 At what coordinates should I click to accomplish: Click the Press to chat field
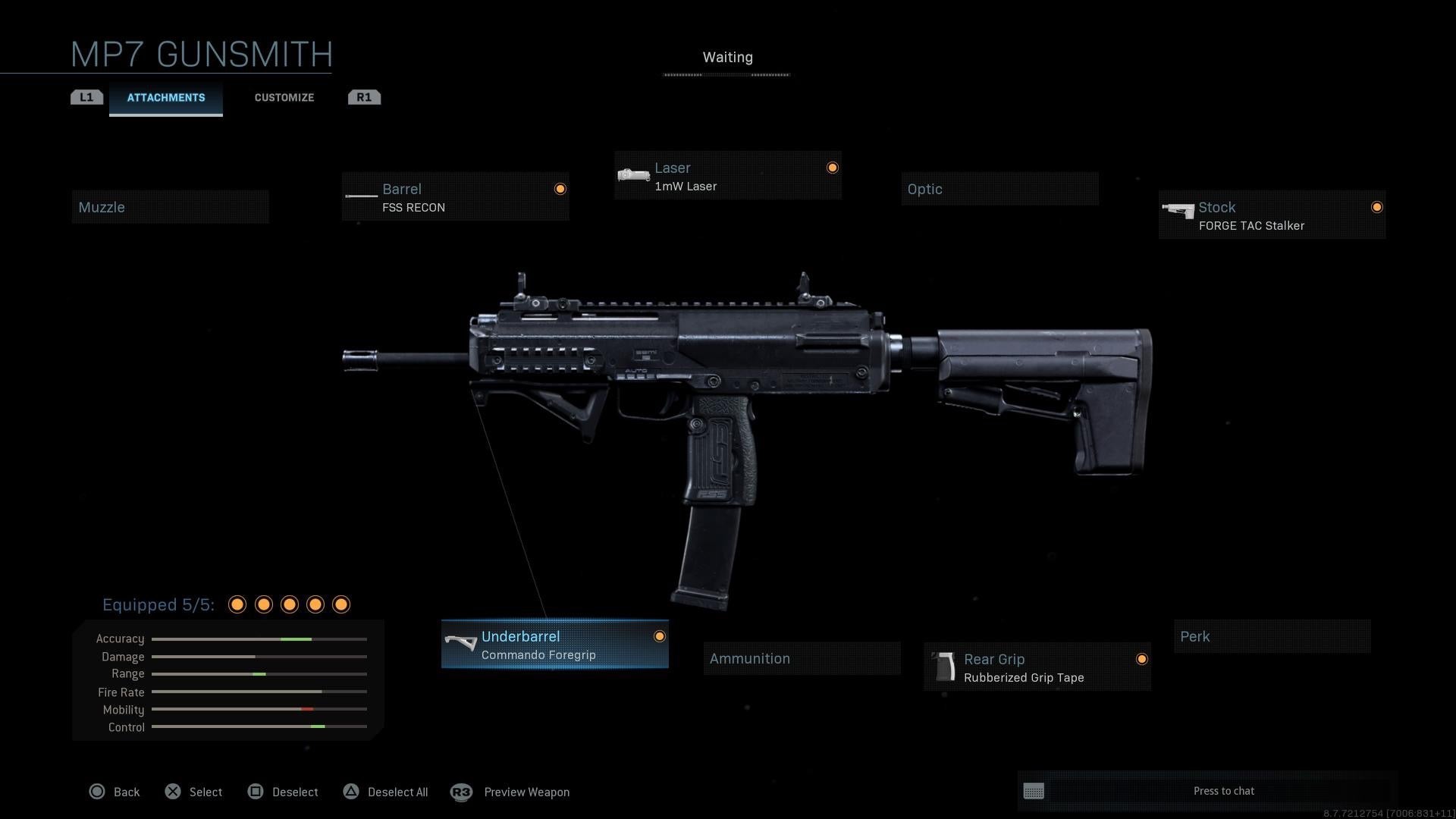[x=1223, y=790]
